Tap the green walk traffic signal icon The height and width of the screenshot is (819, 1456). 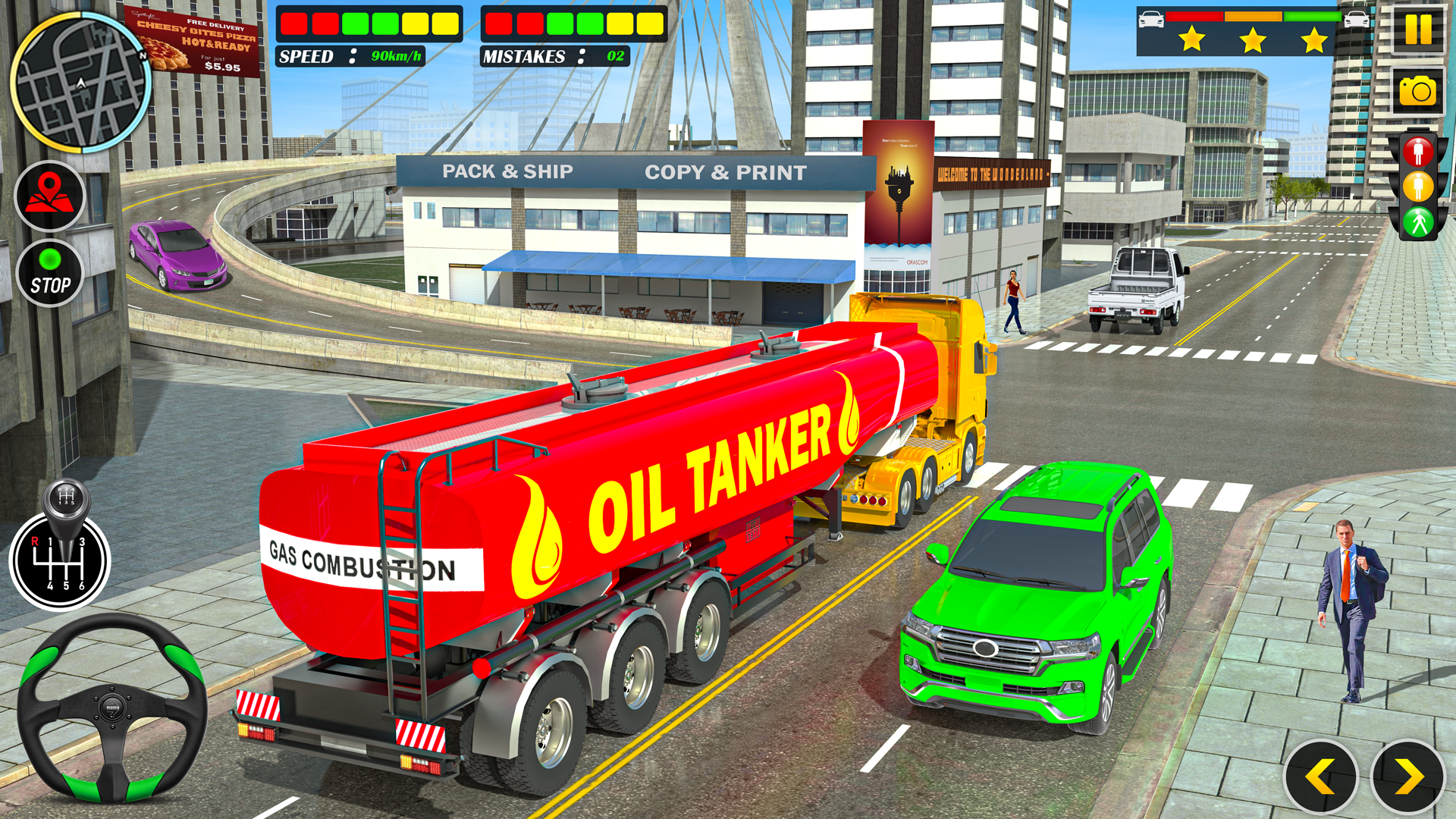click(1418, 221)
